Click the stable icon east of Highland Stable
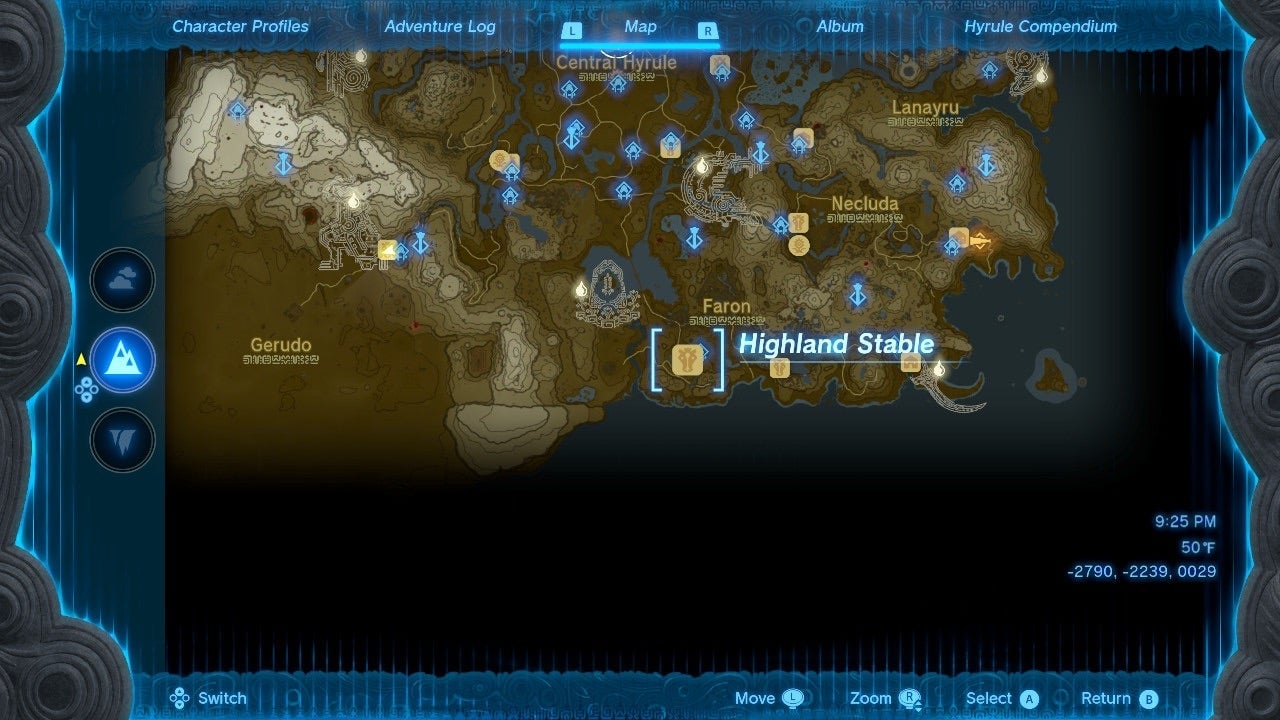Image resolution: width=1280 pixels, height=720 pixels. (x=781, y=367)
